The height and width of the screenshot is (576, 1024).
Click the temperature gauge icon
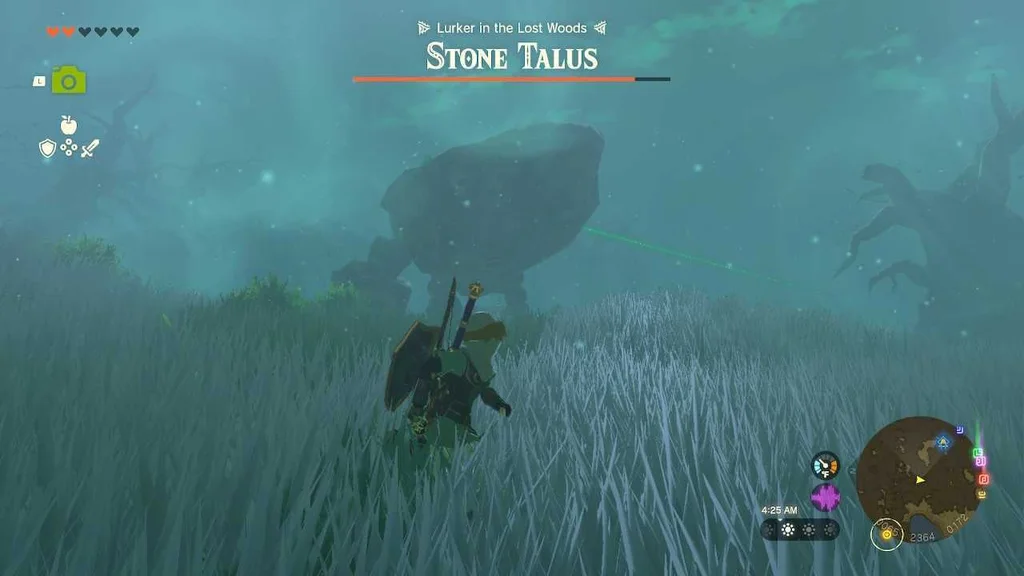coord(825,465)
